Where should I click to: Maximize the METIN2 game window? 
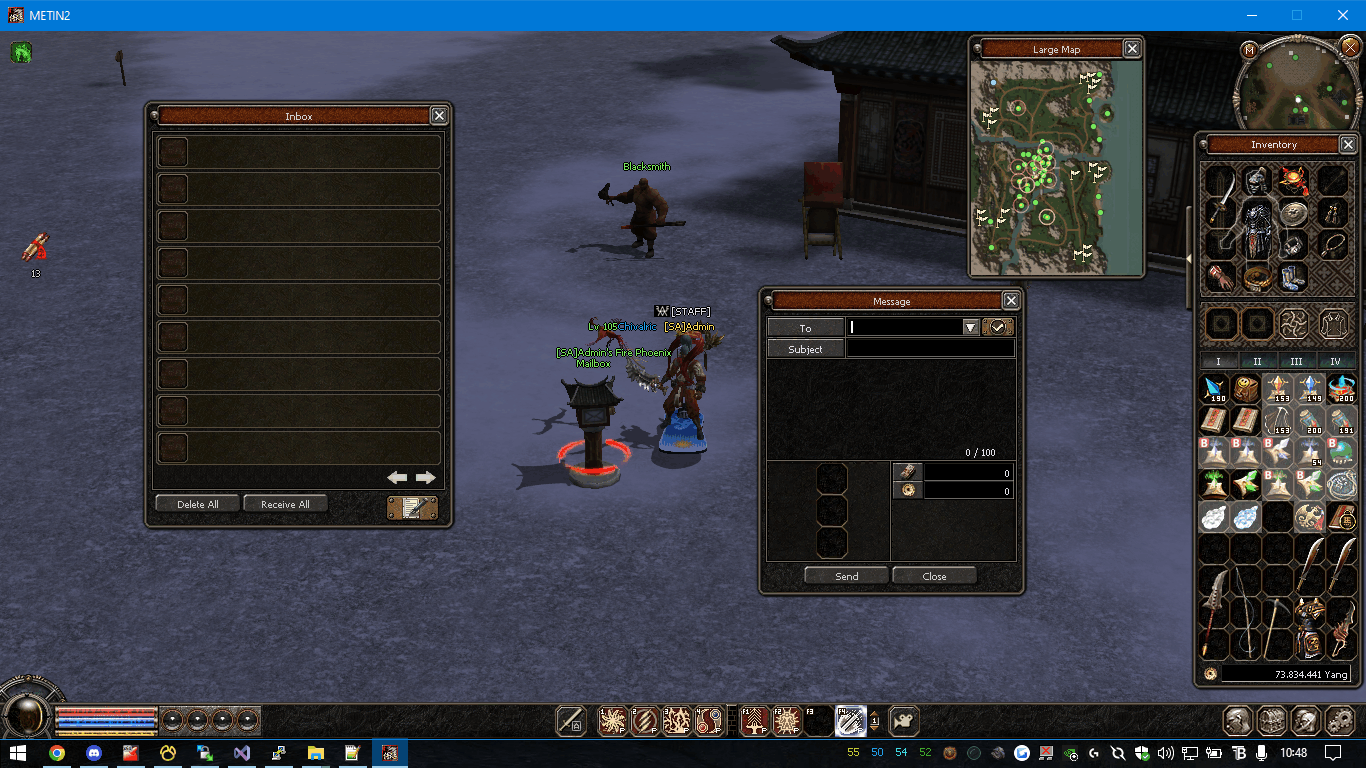click(x=1297, y=15)
